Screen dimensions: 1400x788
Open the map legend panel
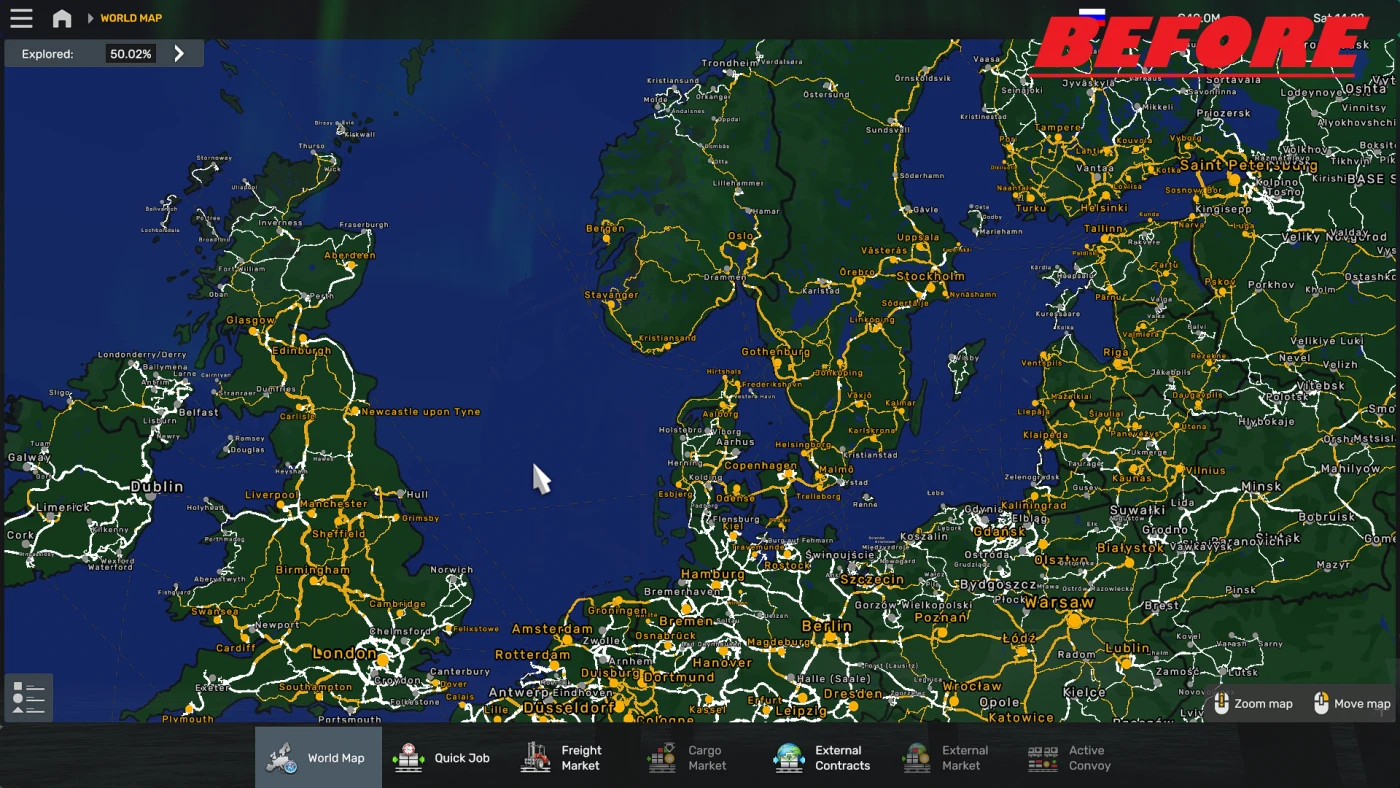[27, 698]
